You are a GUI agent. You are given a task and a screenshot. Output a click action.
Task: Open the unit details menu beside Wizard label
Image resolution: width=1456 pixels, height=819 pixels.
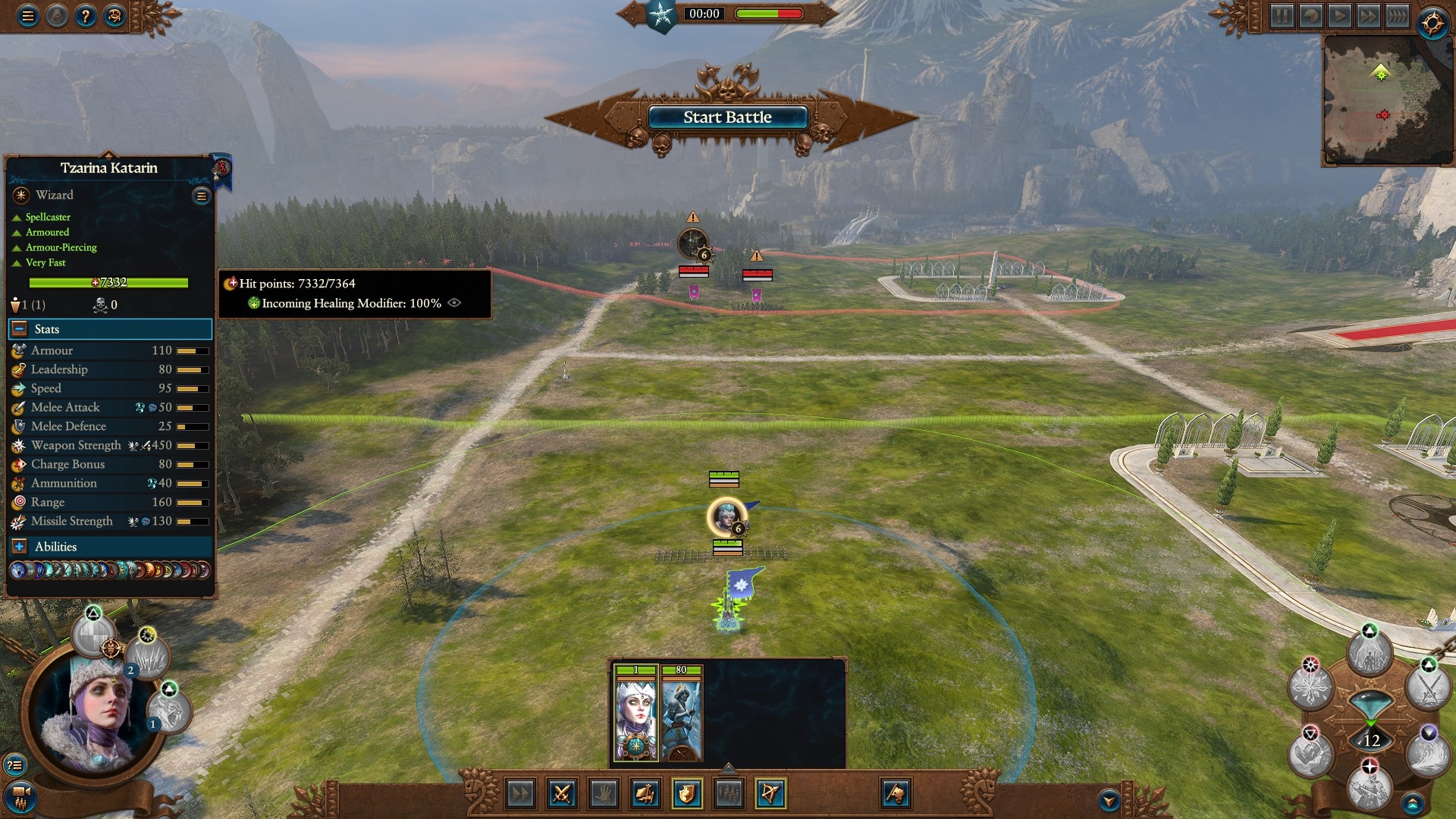pos(200,195)
